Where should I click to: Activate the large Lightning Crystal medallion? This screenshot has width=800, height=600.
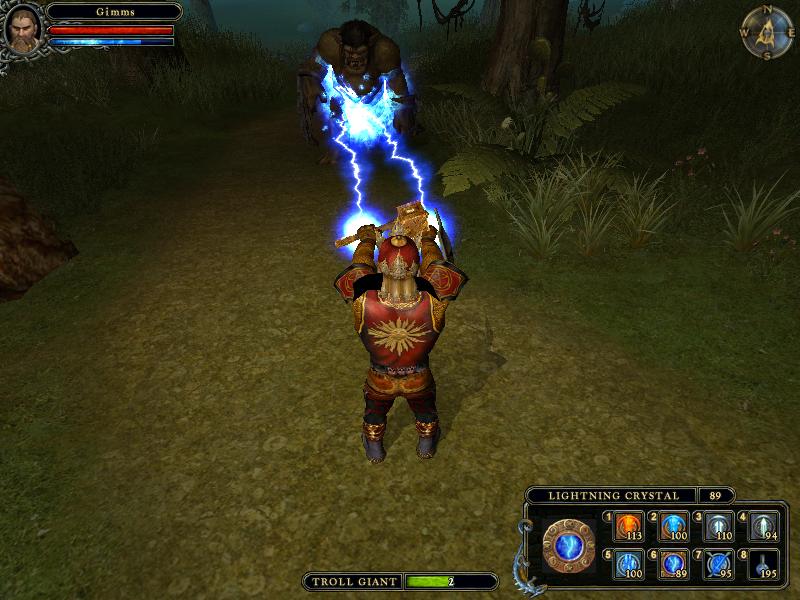point(569,547)
